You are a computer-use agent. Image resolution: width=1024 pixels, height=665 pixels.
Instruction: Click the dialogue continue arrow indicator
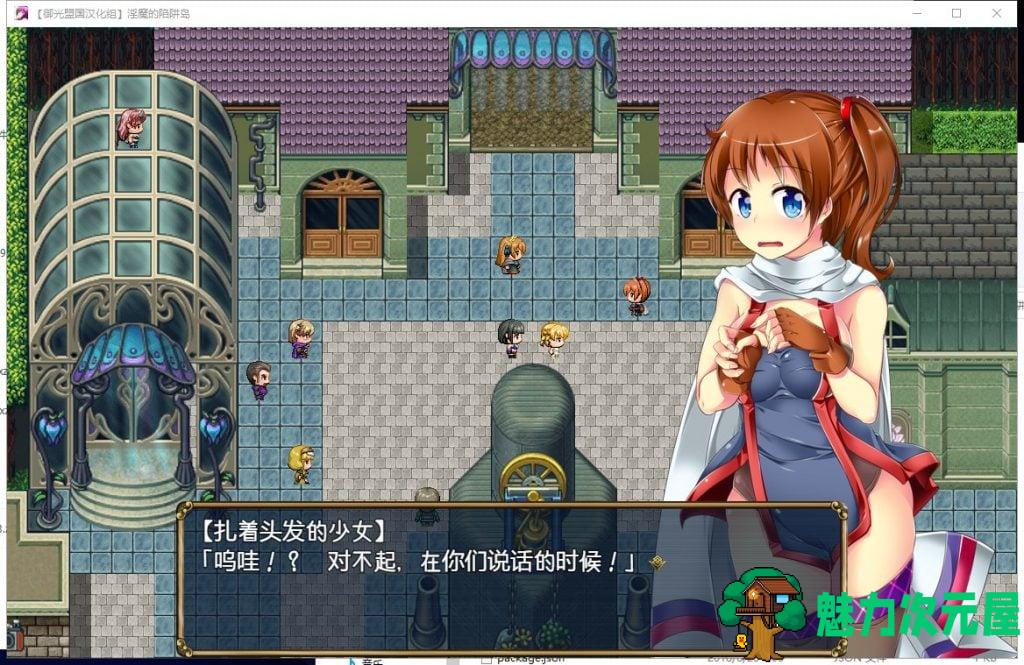[657, 563]
